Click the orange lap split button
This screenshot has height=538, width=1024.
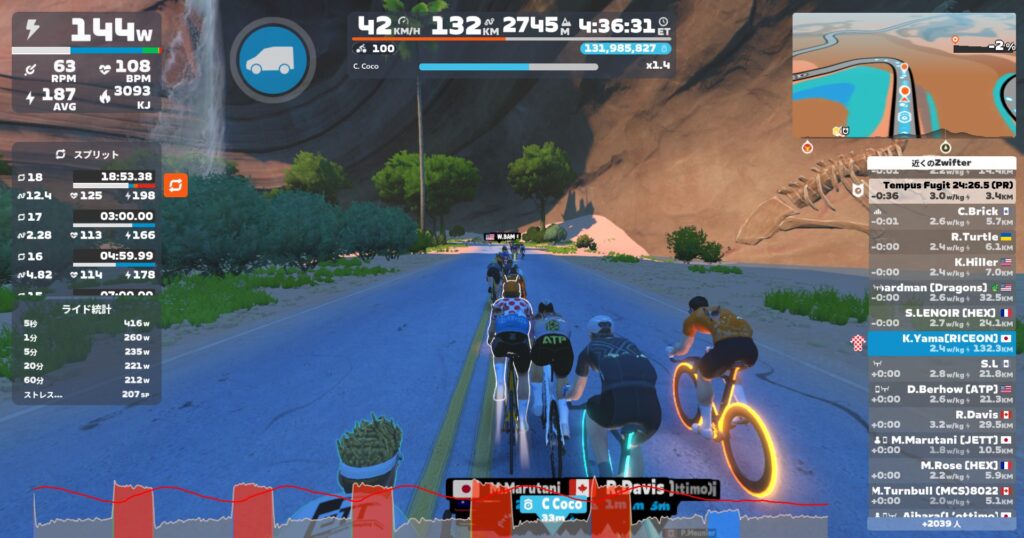pos(175,185)
